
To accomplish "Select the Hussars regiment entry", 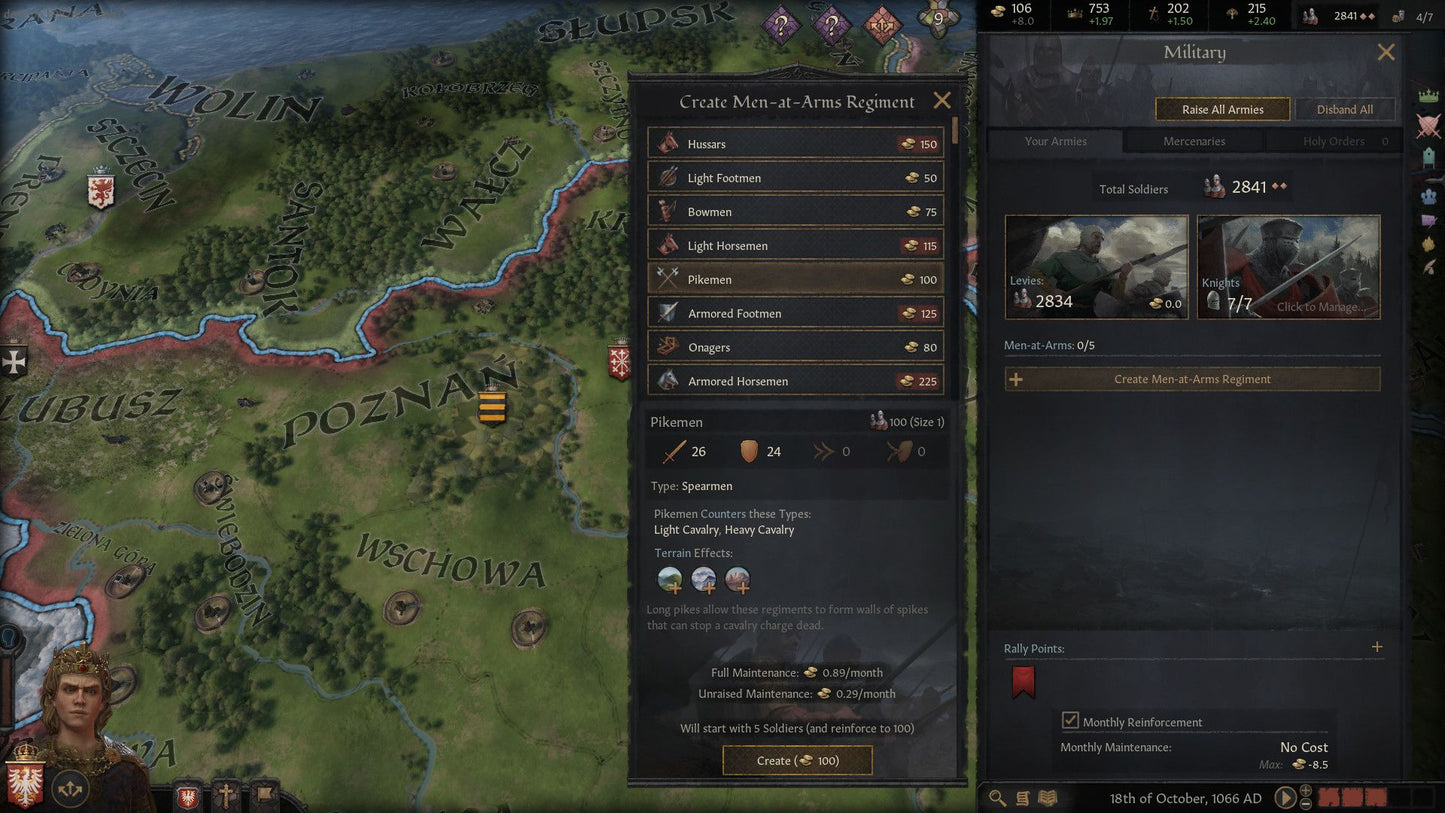I will click(x=795, y=143).
